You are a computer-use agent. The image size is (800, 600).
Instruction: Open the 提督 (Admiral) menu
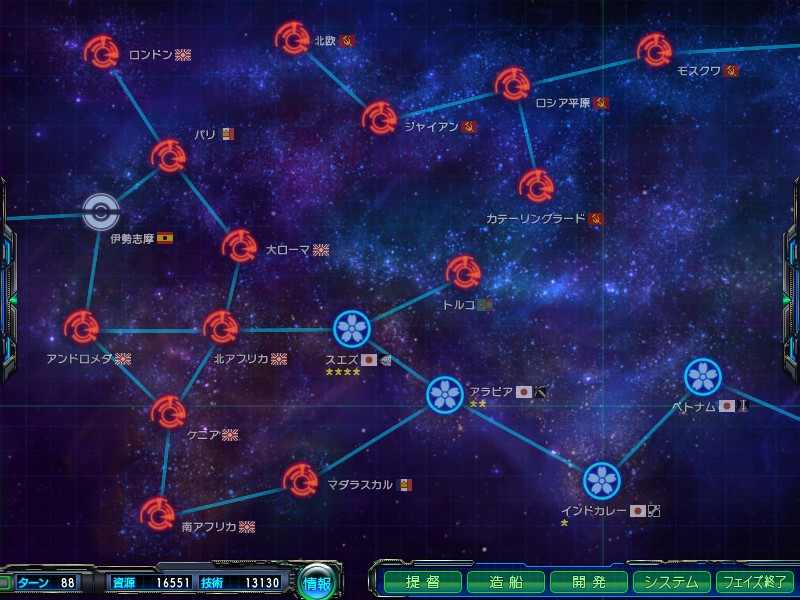click(423, 582)
